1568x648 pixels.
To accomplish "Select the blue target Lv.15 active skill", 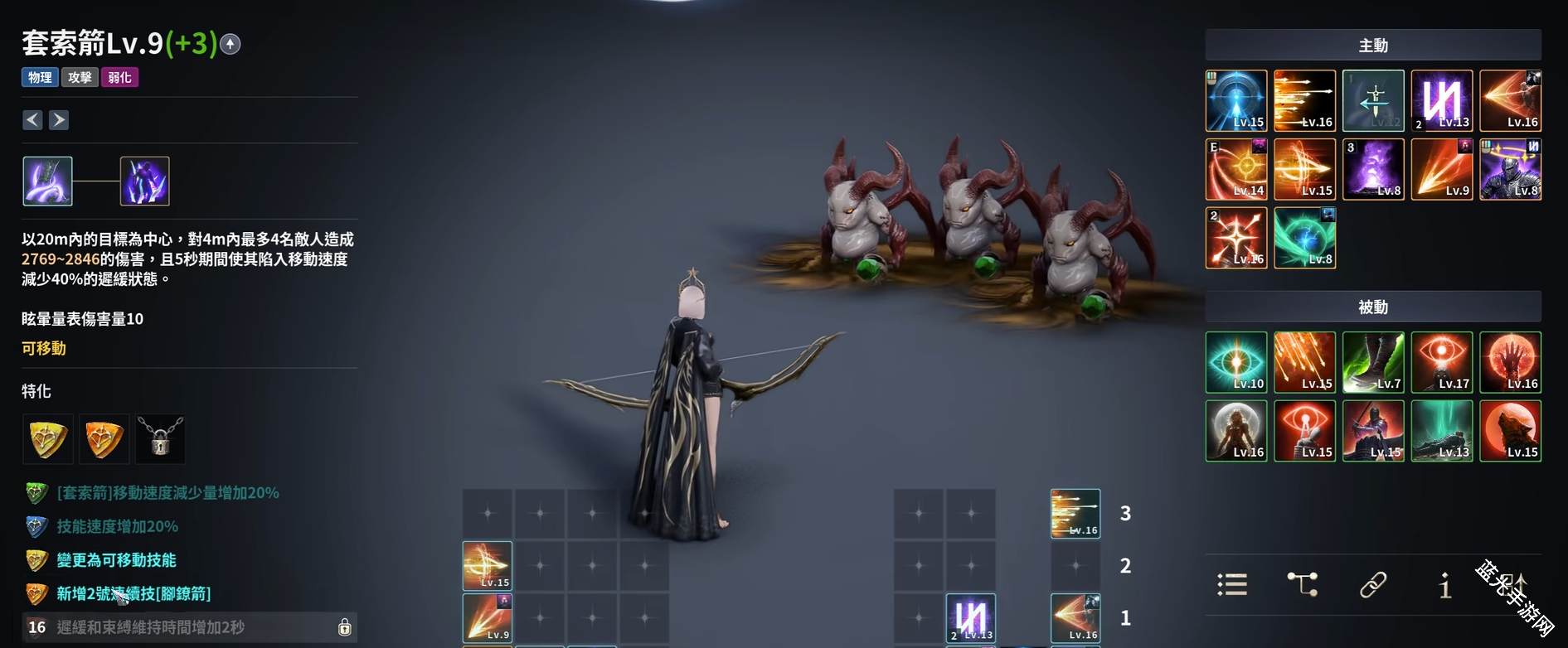I will click(1236, 101).
